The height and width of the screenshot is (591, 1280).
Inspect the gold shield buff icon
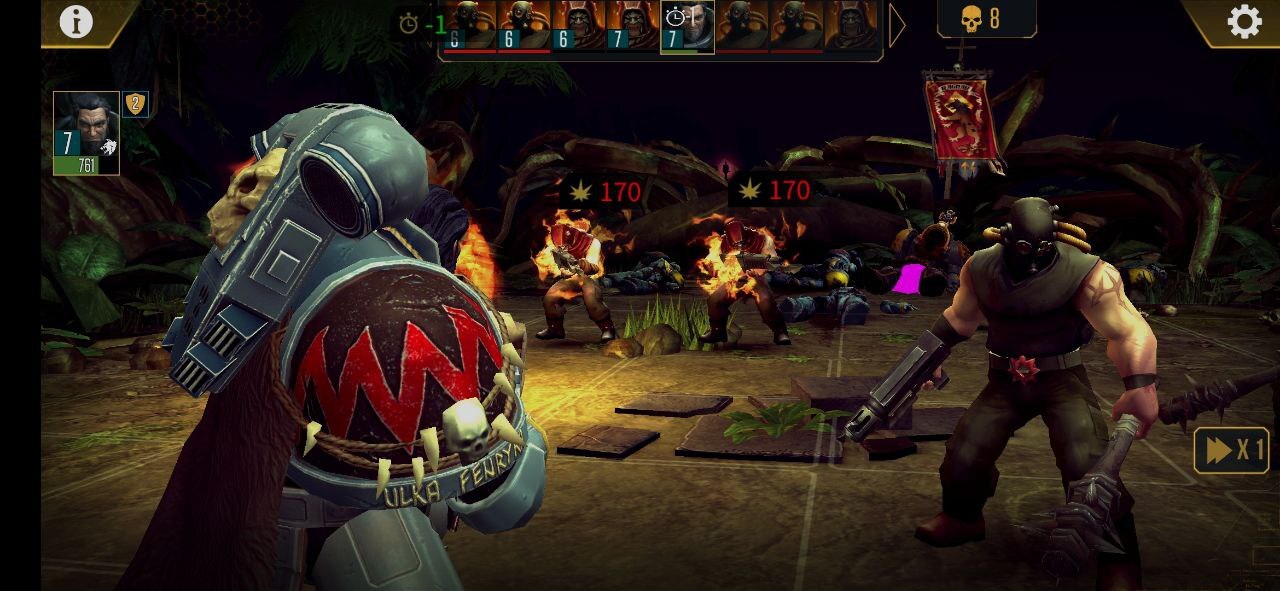tap(136, 104)
